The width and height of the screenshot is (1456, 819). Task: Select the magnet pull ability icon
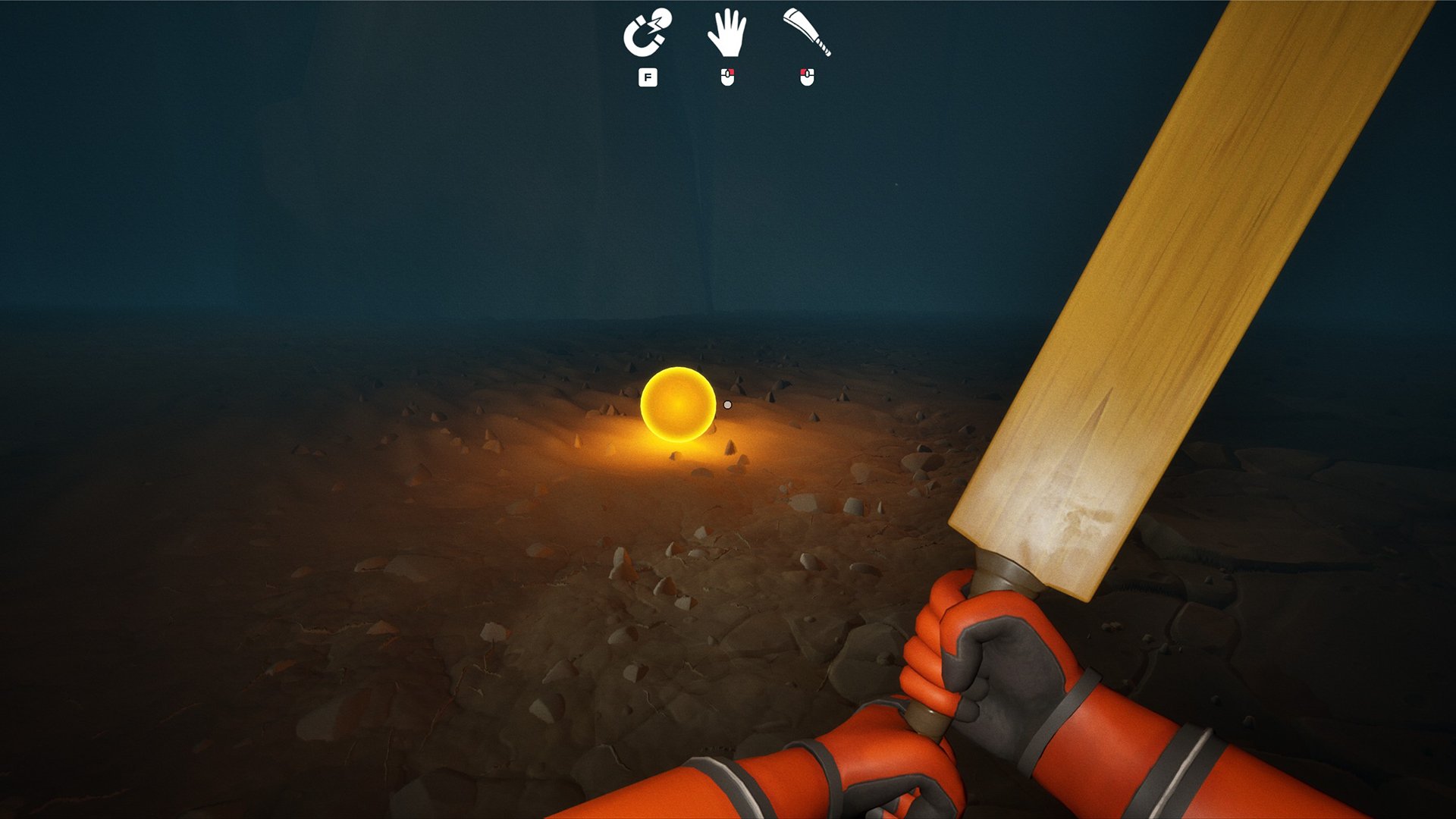click(x=647, y=33)
